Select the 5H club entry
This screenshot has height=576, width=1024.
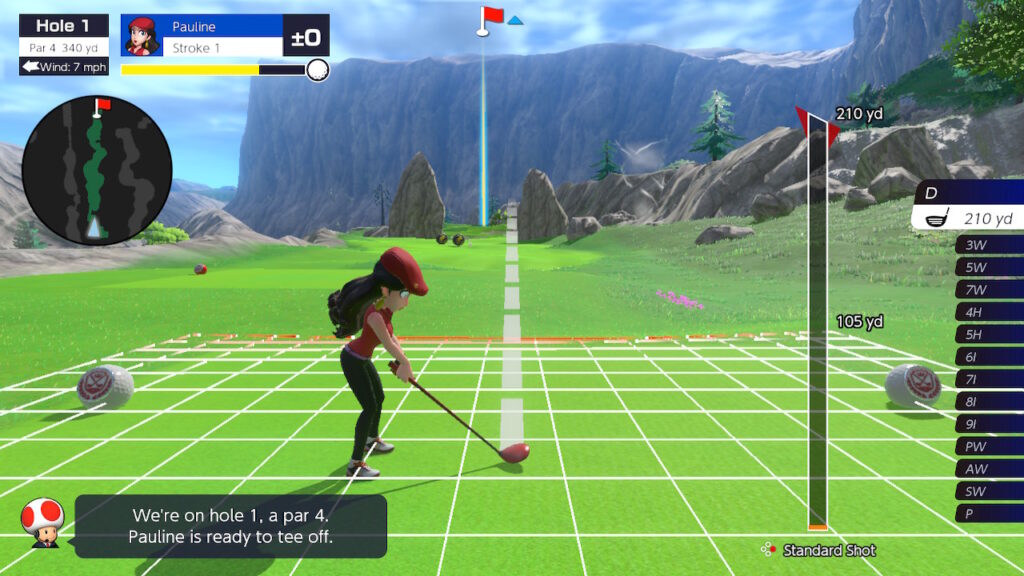988,334
